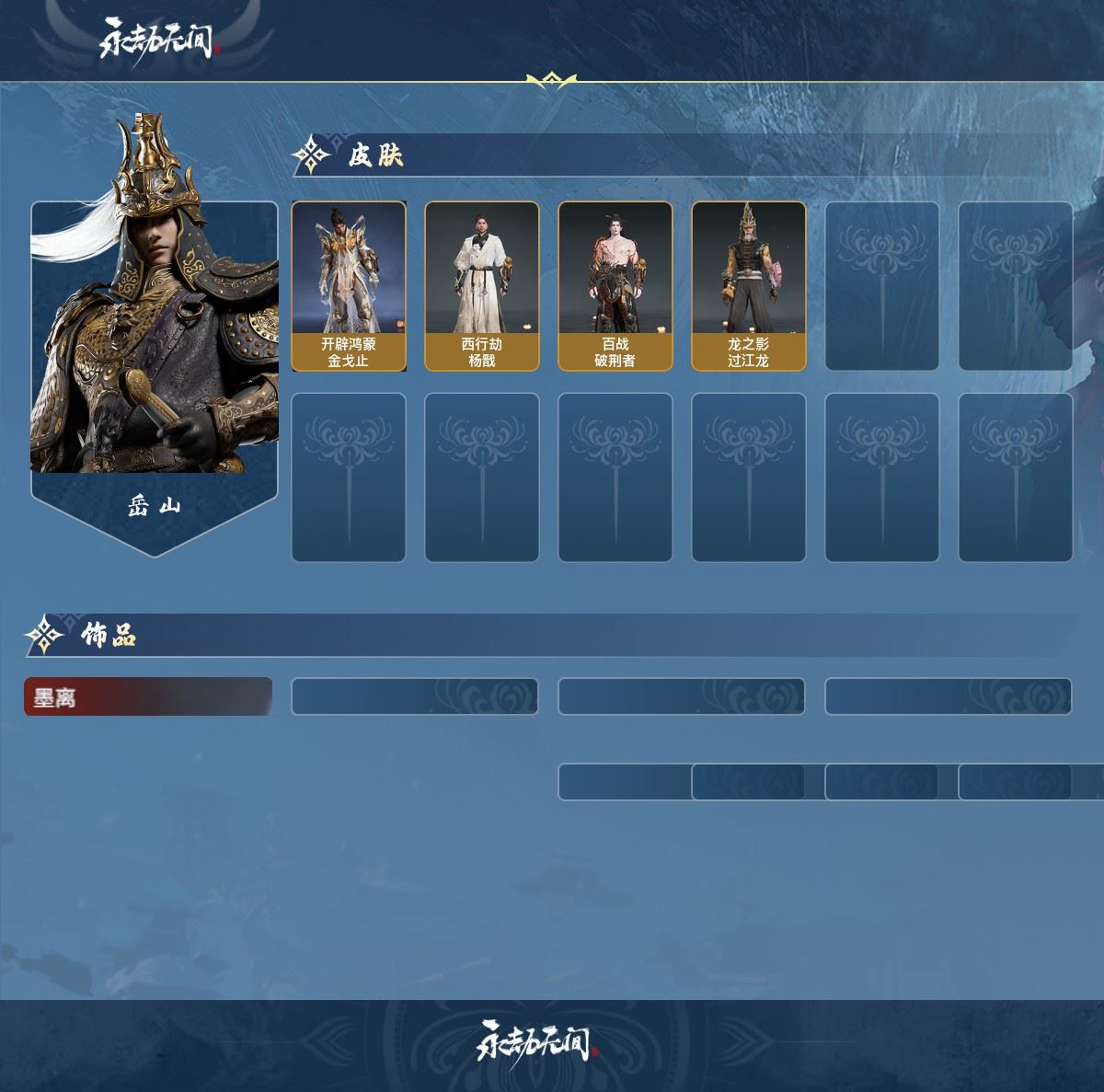Open the 饰品 section header
This screenshot has height=1092, width=1104.
point(108,635)
